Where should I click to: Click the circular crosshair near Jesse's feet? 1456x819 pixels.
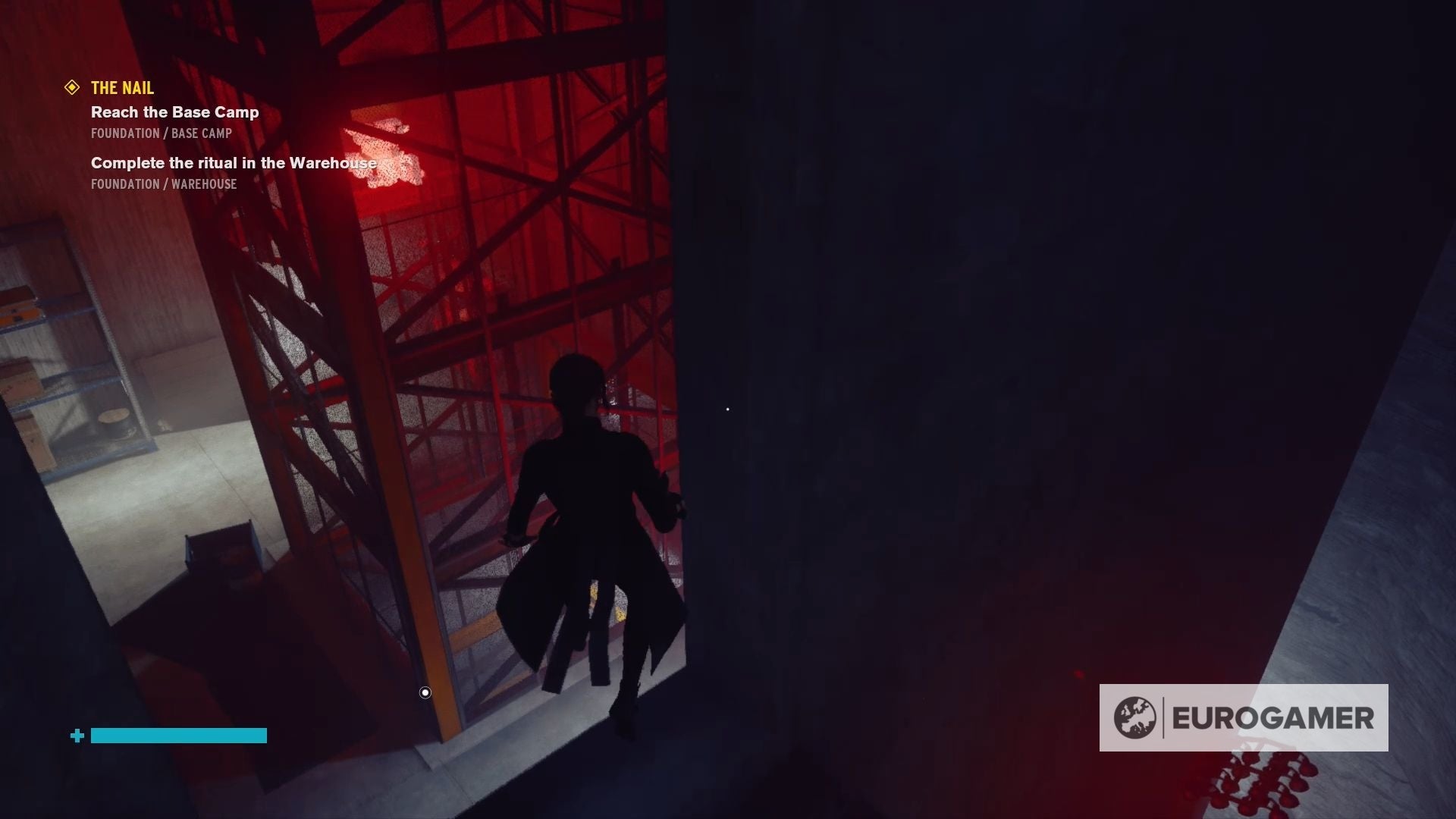click(424, 692)
